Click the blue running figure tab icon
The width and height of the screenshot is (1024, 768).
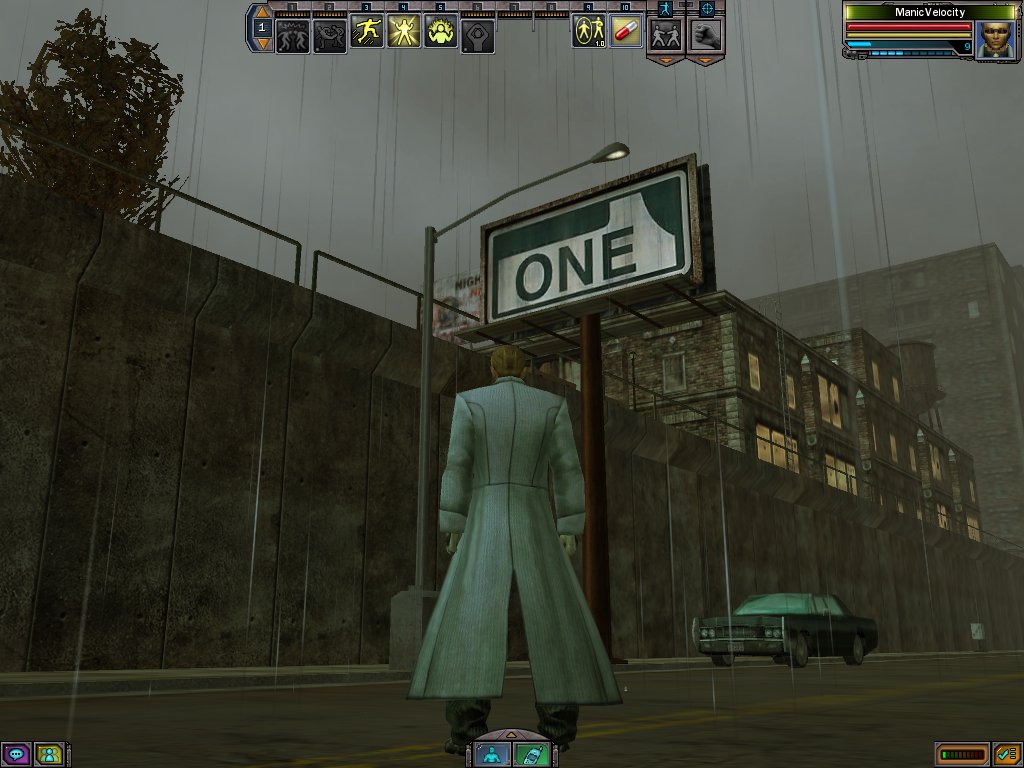[667, 7]
